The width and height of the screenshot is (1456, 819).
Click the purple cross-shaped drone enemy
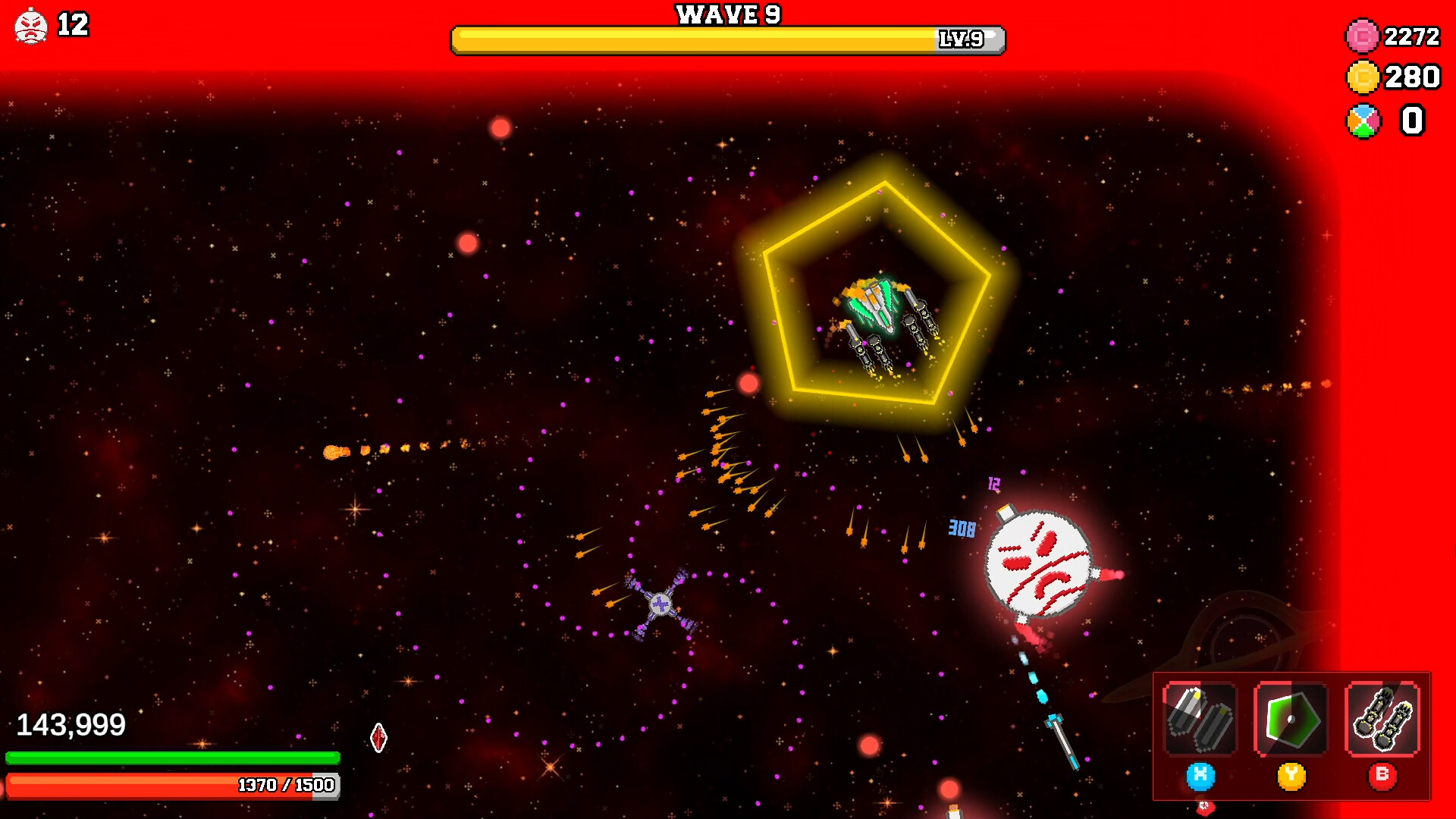[x=661, y=605]
